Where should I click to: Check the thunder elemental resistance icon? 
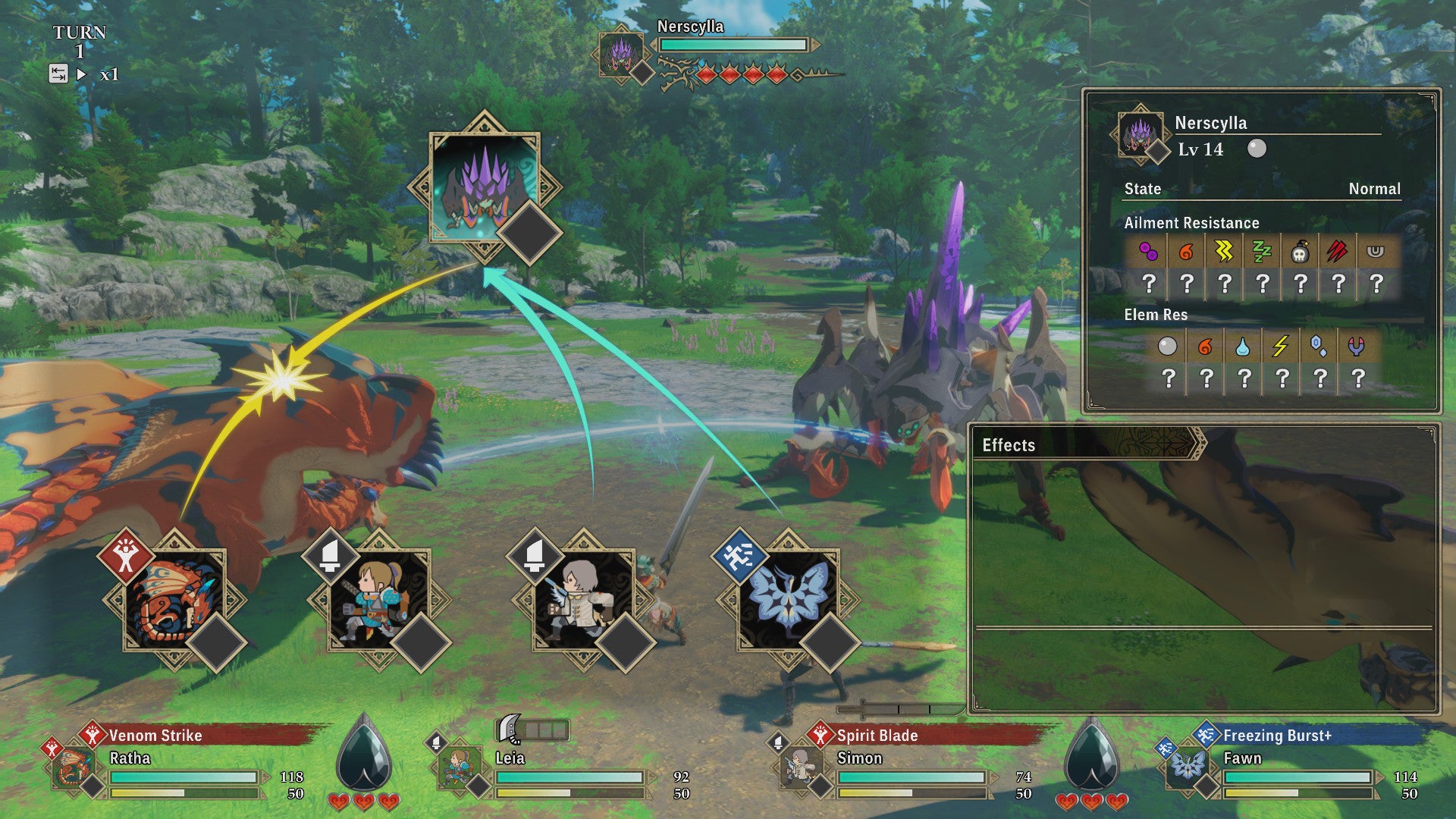(x=1280, y=347)
